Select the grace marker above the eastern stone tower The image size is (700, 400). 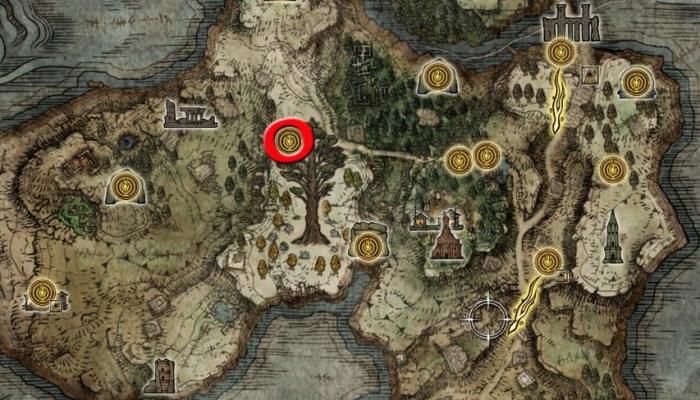[611, 170]
